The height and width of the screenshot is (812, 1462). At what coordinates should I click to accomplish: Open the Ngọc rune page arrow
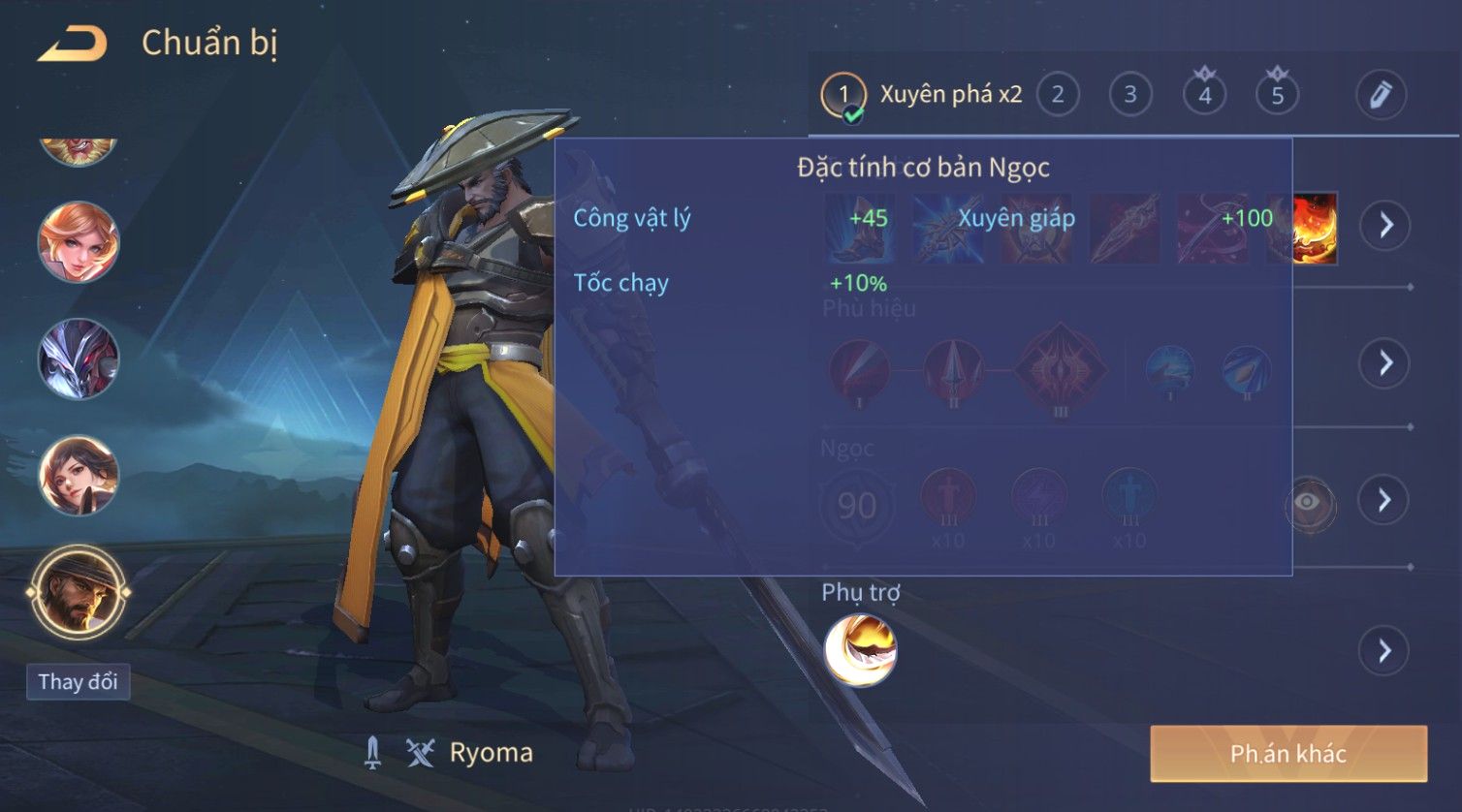click(1385, 500)
